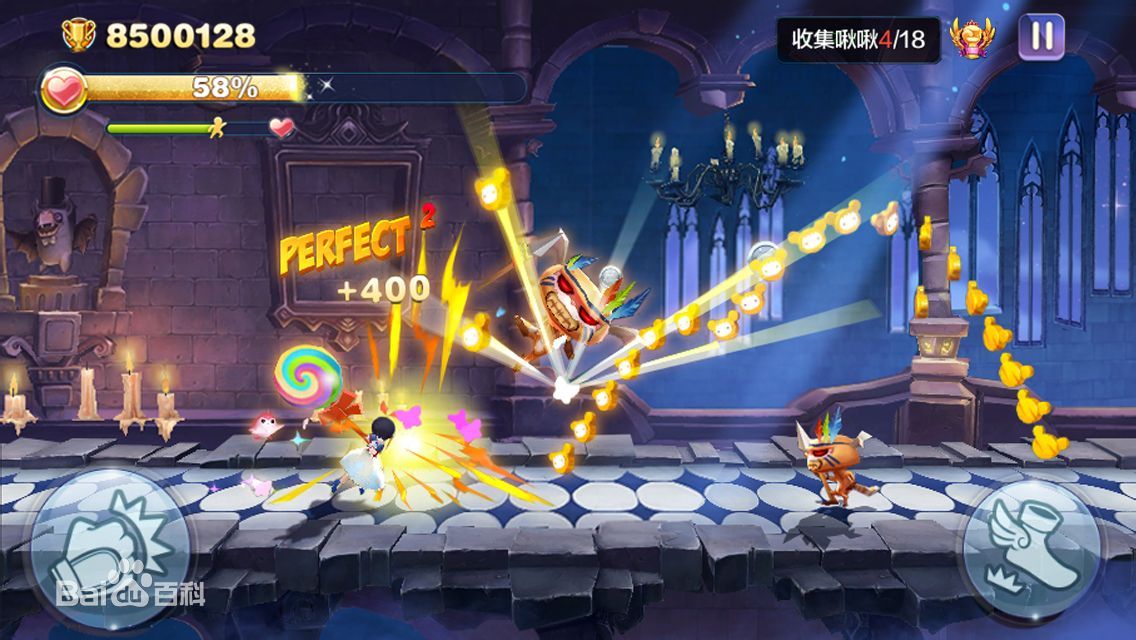
Task: Pause the game with the purple button
Action: pyautogui.click(x=1041, y=37)
